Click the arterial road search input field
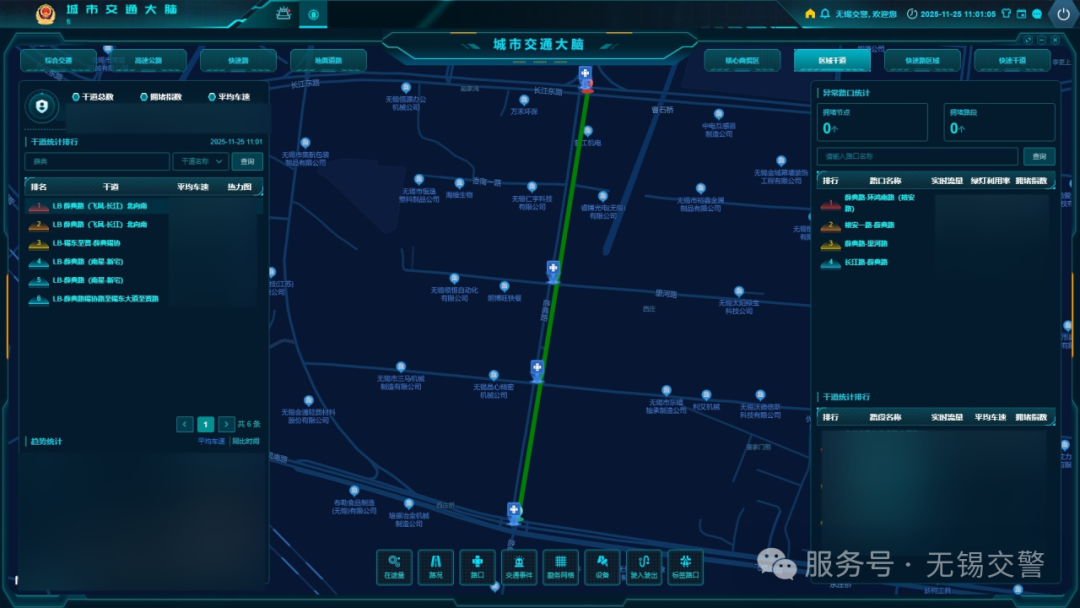The width and height of the screenshot is (1080, 608). (97, 161)
